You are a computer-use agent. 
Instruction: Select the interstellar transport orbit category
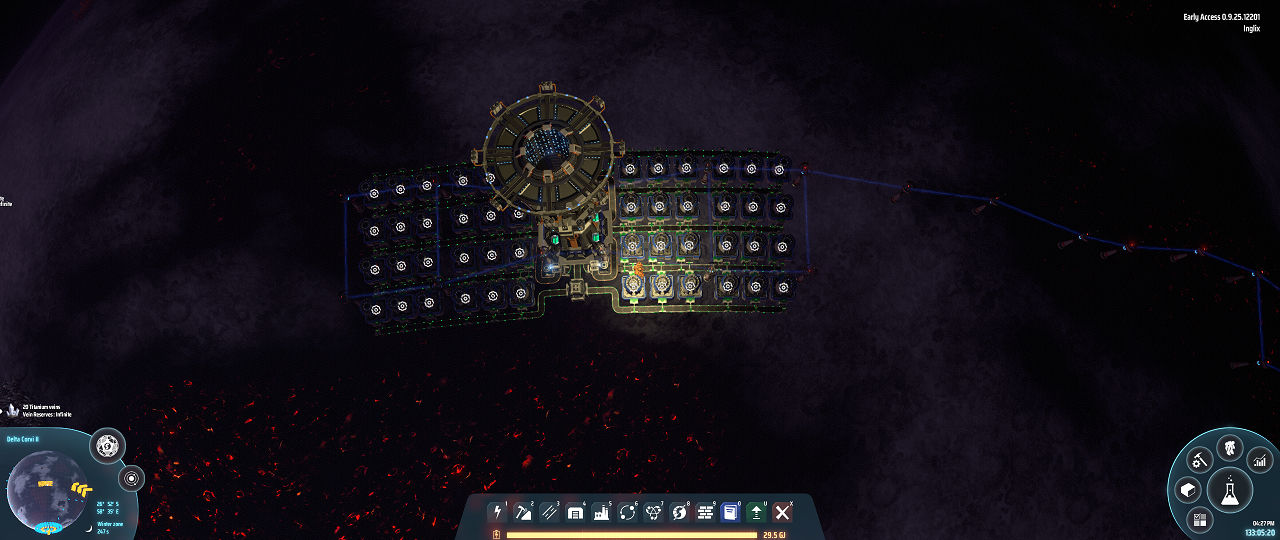point(627,512)
